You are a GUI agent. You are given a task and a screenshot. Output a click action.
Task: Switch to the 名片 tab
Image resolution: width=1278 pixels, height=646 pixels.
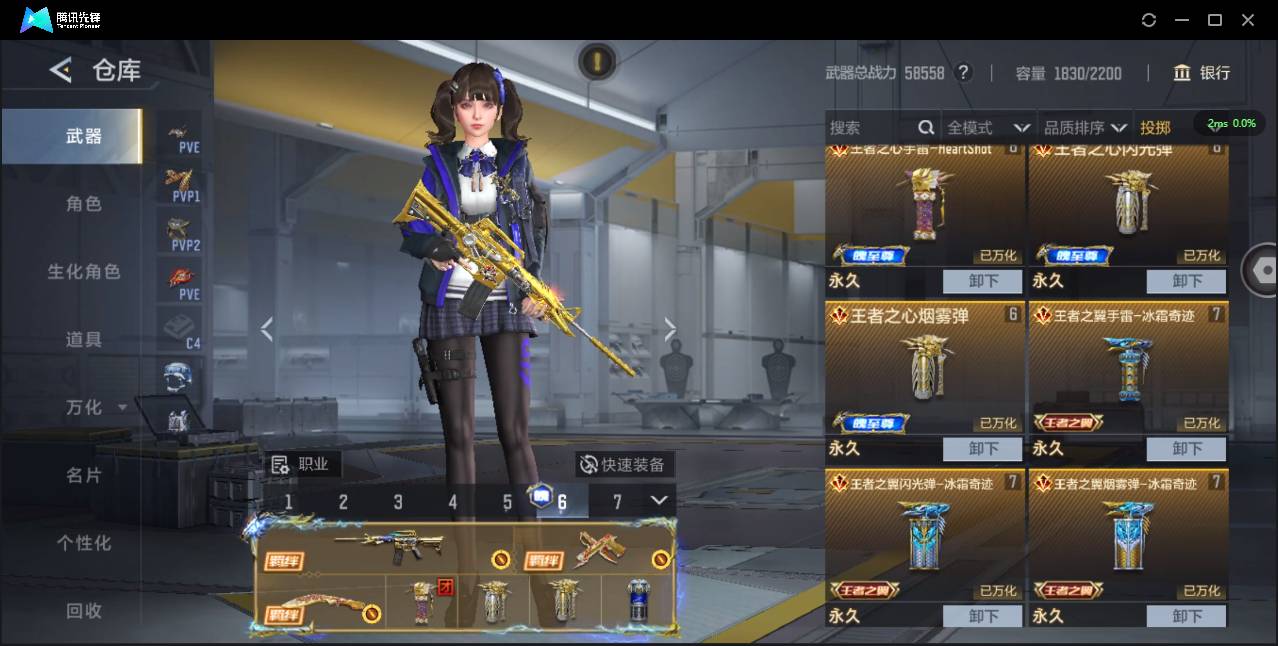[x=83, y=476]
